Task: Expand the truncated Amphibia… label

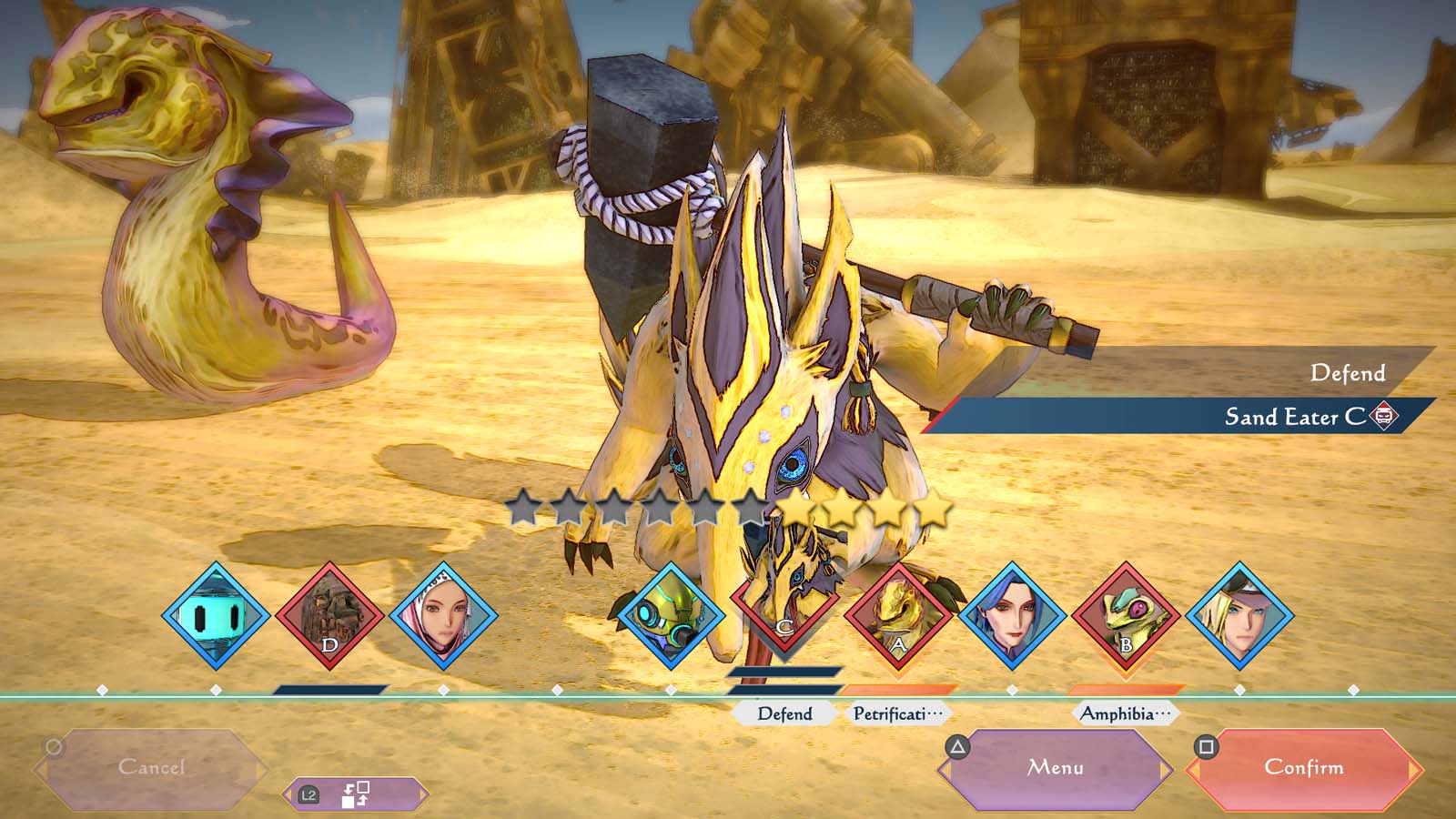Action: pyautogui.click(x=1126, y=714)
